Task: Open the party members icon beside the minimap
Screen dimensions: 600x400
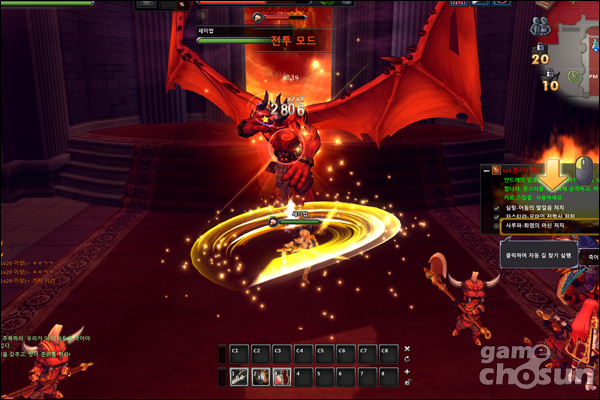Action: pos(541,27)
